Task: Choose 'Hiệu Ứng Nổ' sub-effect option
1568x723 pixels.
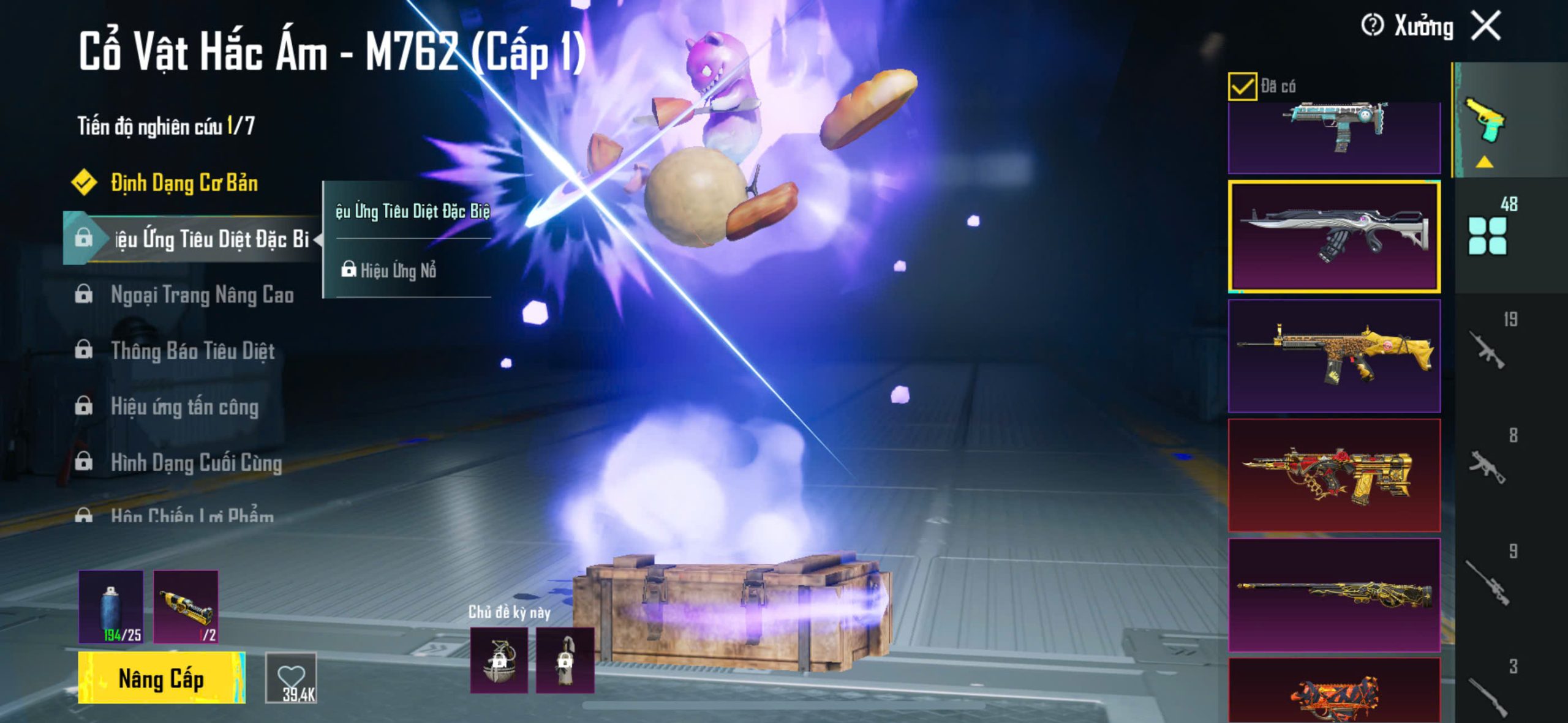Action: 398,270
